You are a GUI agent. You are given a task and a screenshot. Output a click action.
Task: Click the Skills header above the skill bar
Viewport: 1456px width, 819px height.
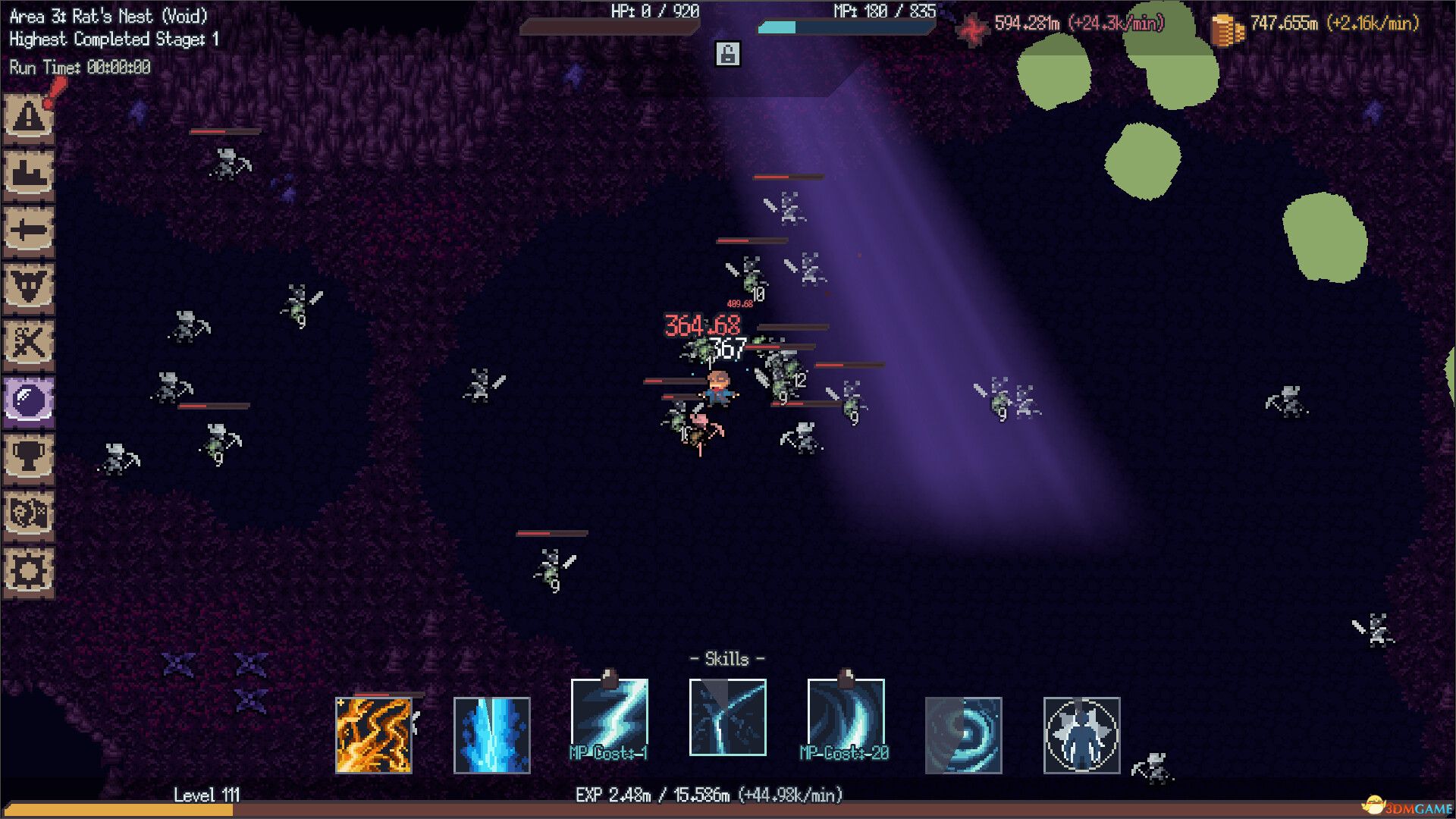(726, 659)
